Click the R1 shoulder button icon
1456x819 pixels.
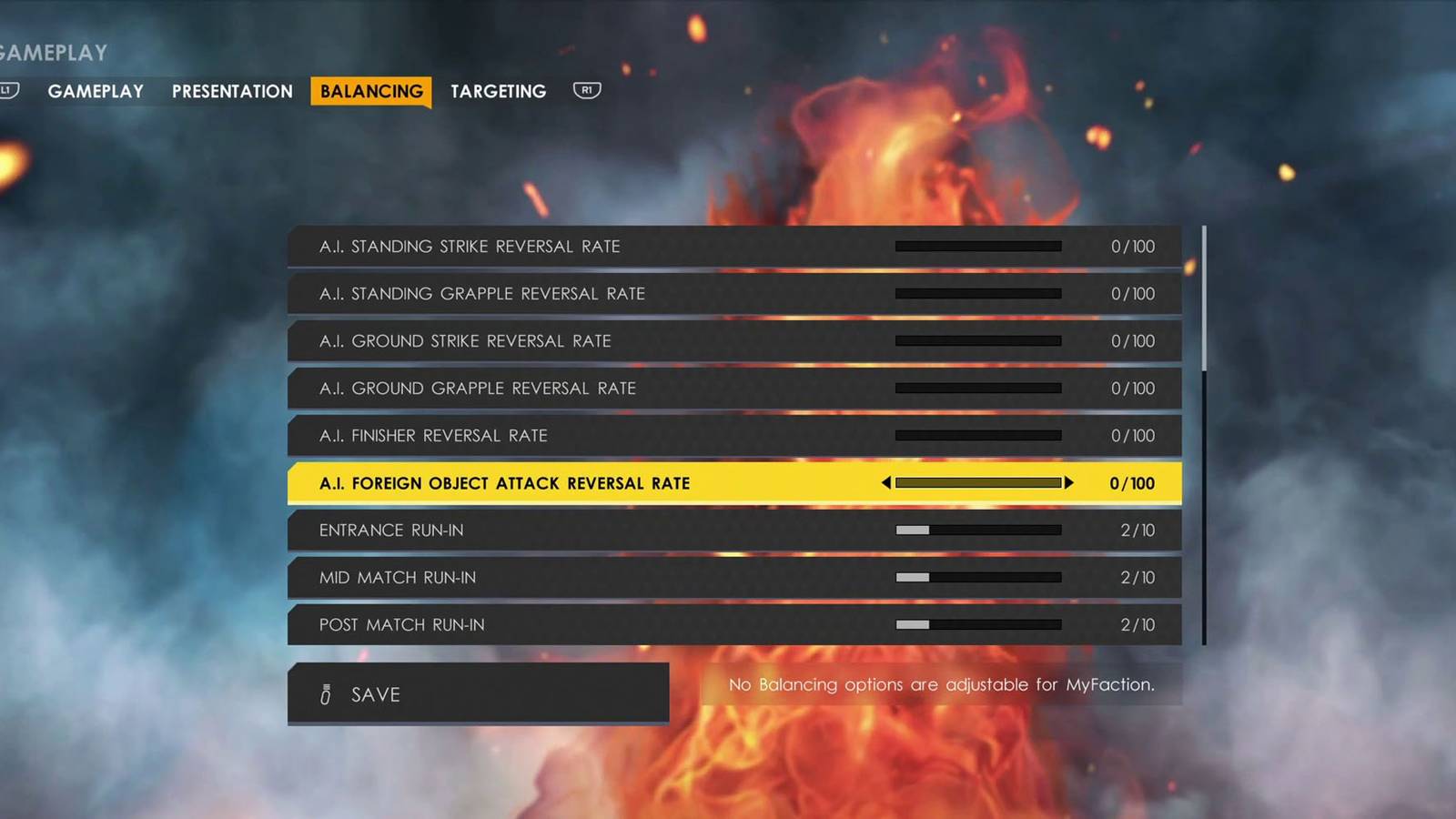587,91
